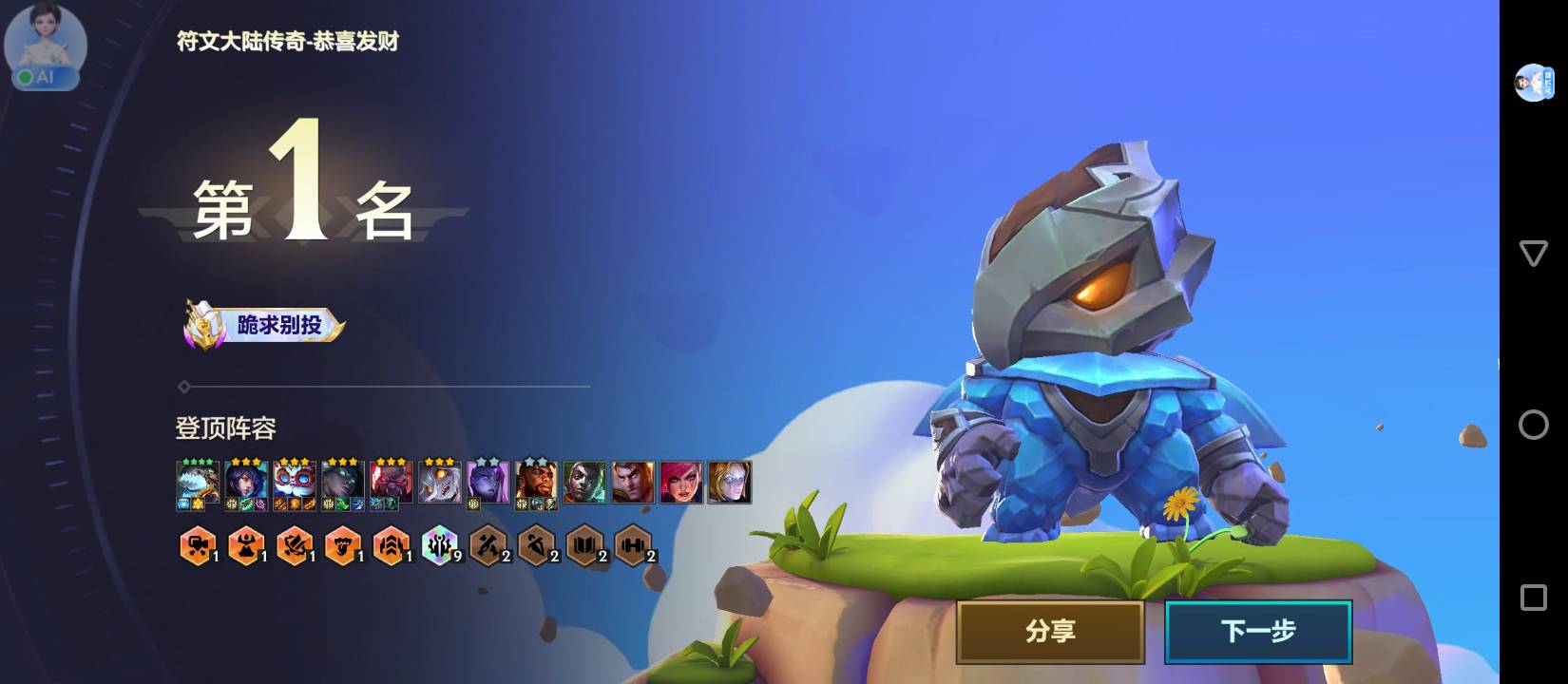Screen dimensions: 1568x684
Task: Tap the 分享 share button
Action: [x=1050, y=631]
